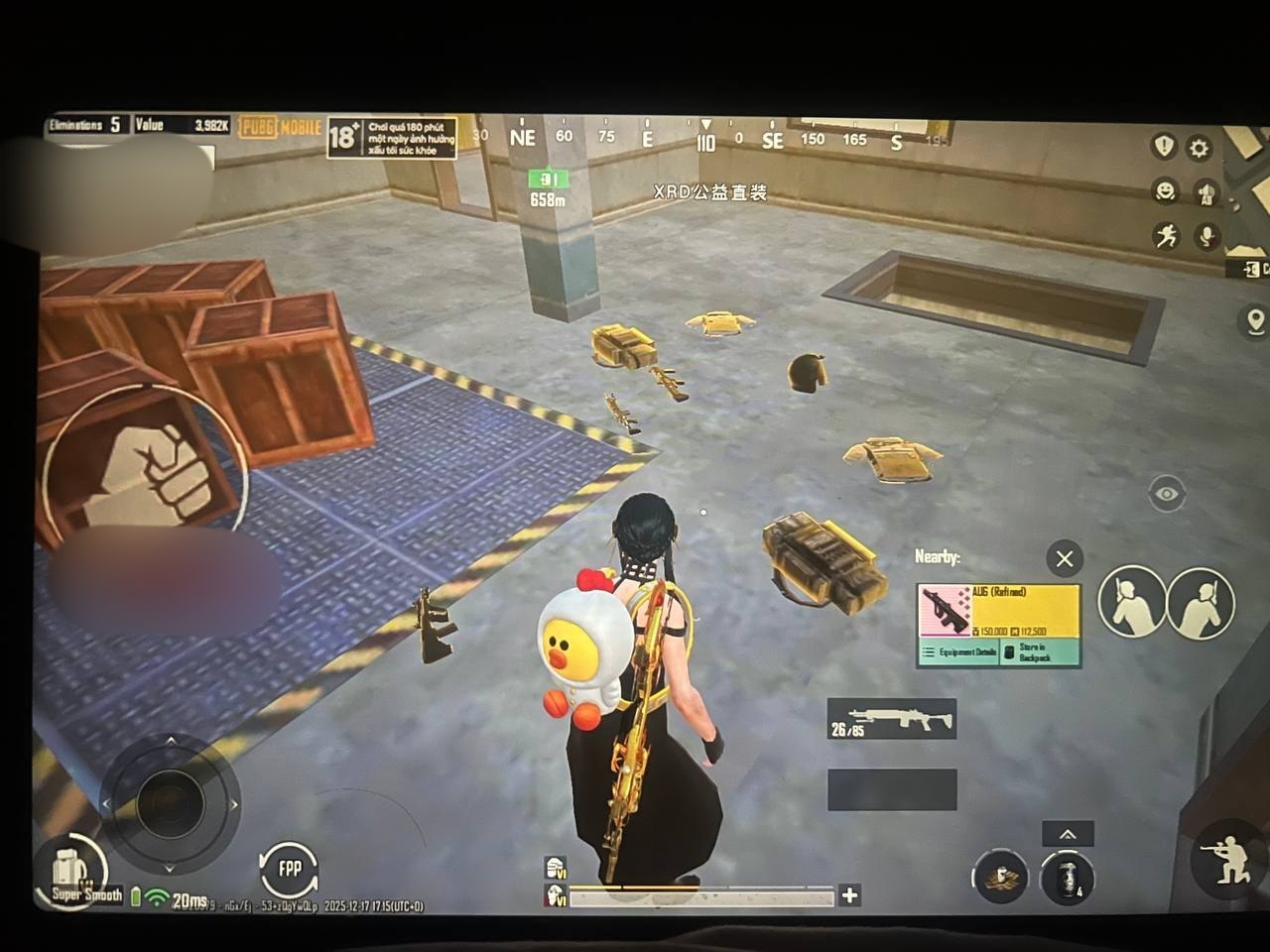Lean left with the peek button

click(1131, 601)
